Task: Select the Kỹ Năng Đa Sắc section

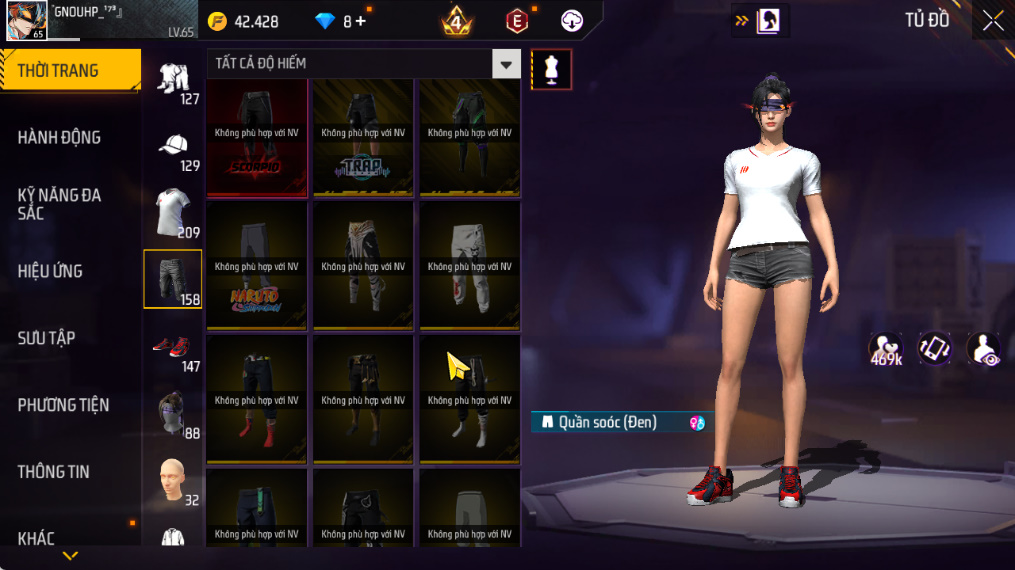Action: [x=60, y=204]
